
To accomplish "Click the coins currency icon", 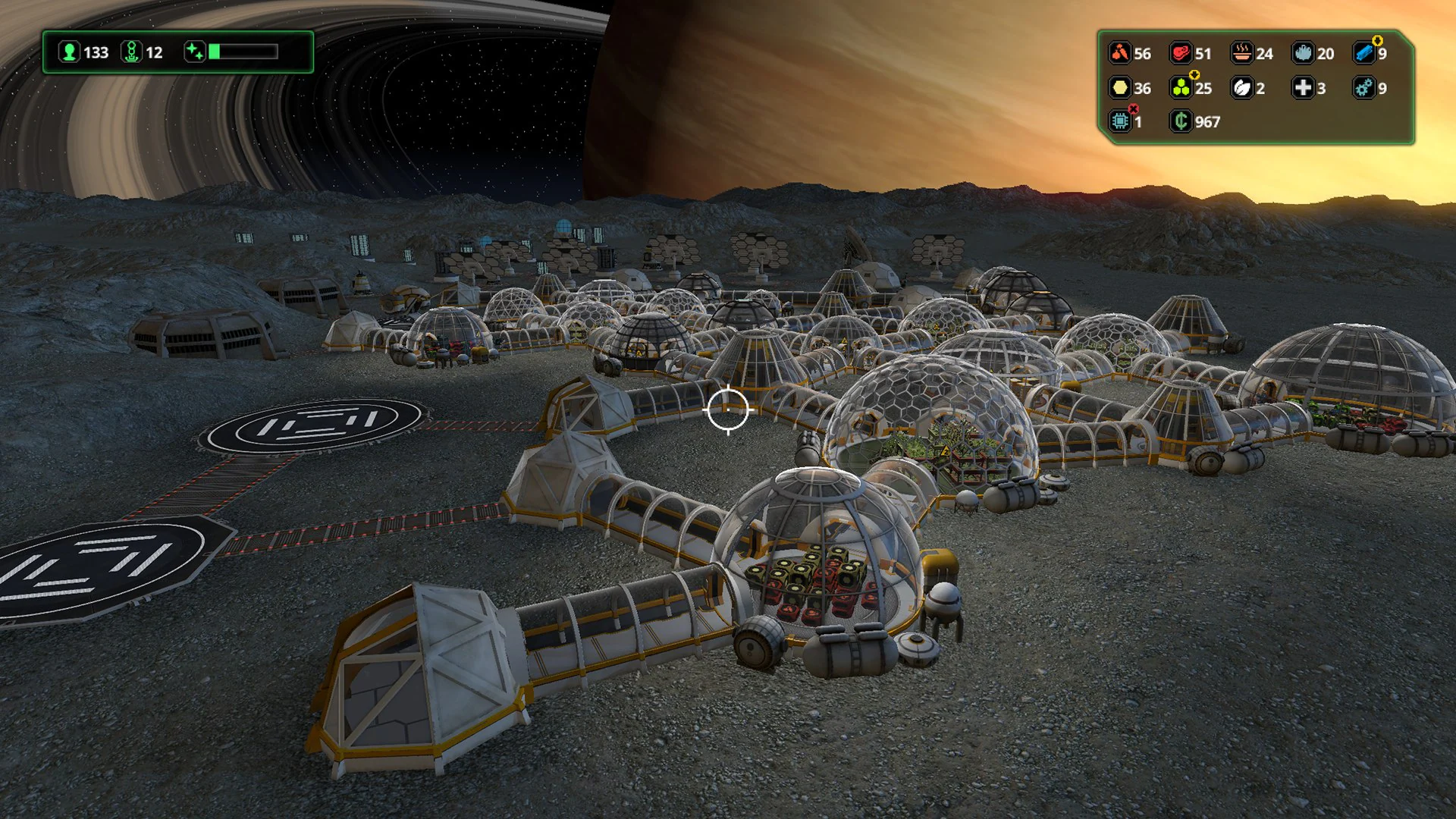I will (1181, 122).
